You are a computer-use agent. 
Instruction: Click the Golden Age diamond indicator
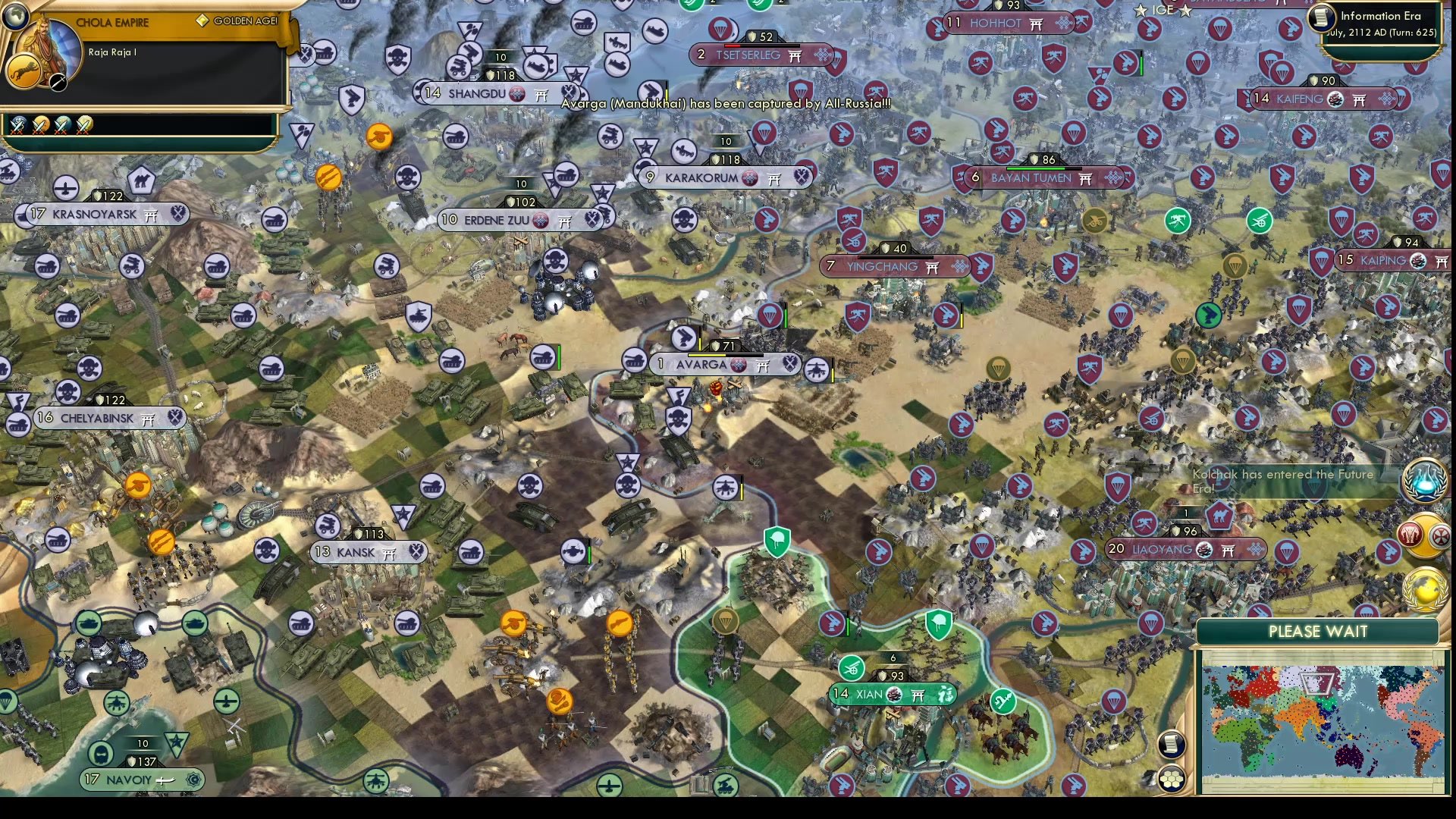pos(203,20)
